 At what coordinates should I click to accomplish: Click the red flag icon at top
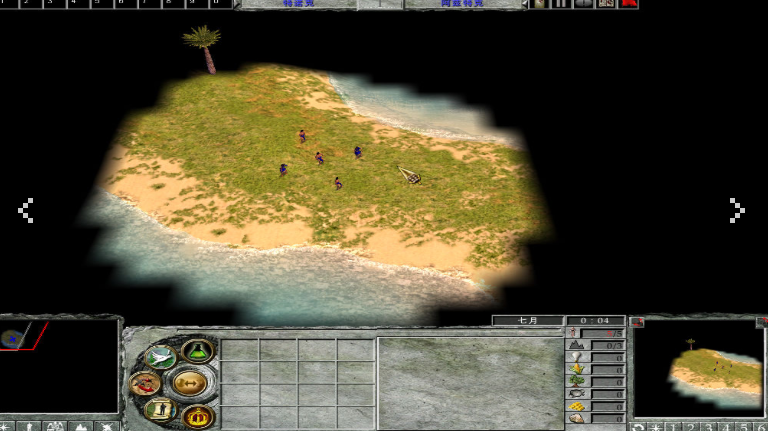(629, 4)
